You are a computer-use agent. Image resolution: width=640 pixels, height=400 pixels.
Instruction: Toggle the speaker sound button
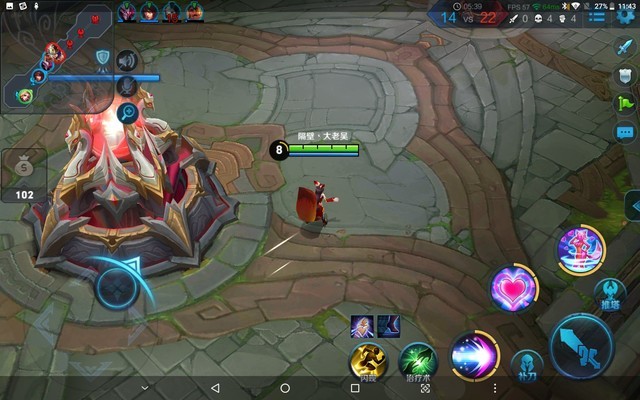pyautogui.click(x=127, y=60)
